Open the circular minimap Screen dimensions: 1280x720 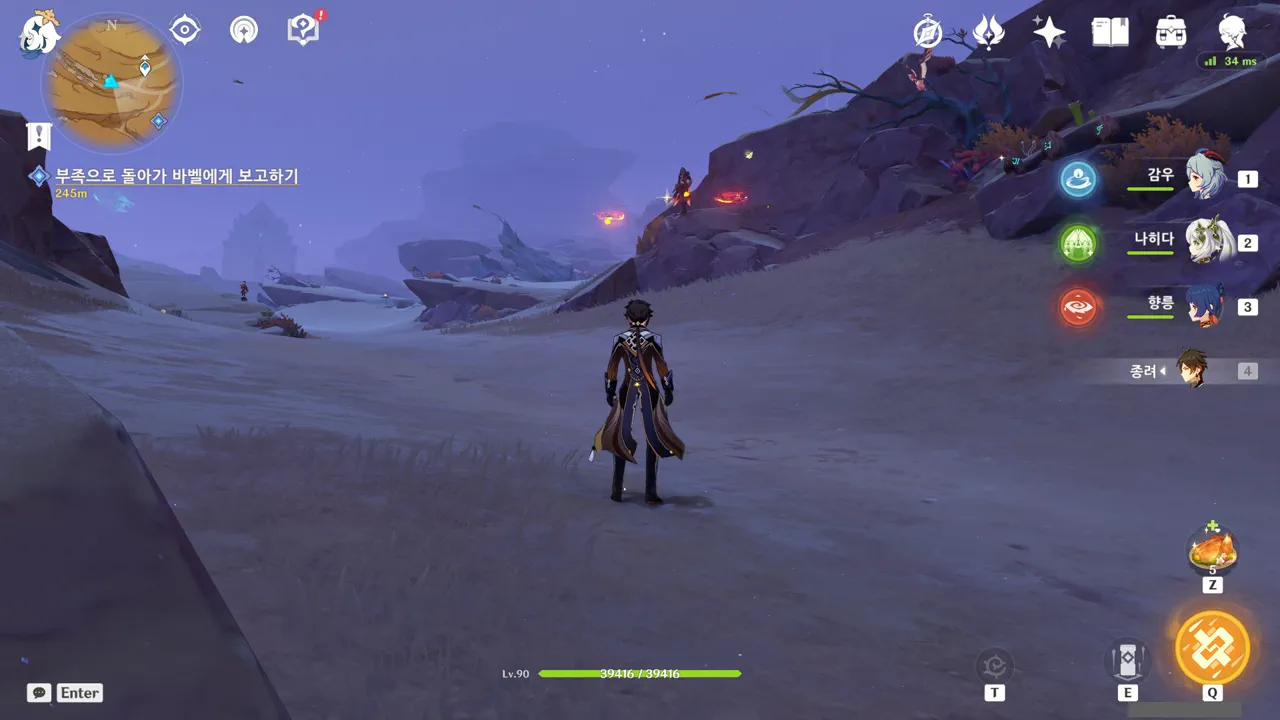point(111,80)
